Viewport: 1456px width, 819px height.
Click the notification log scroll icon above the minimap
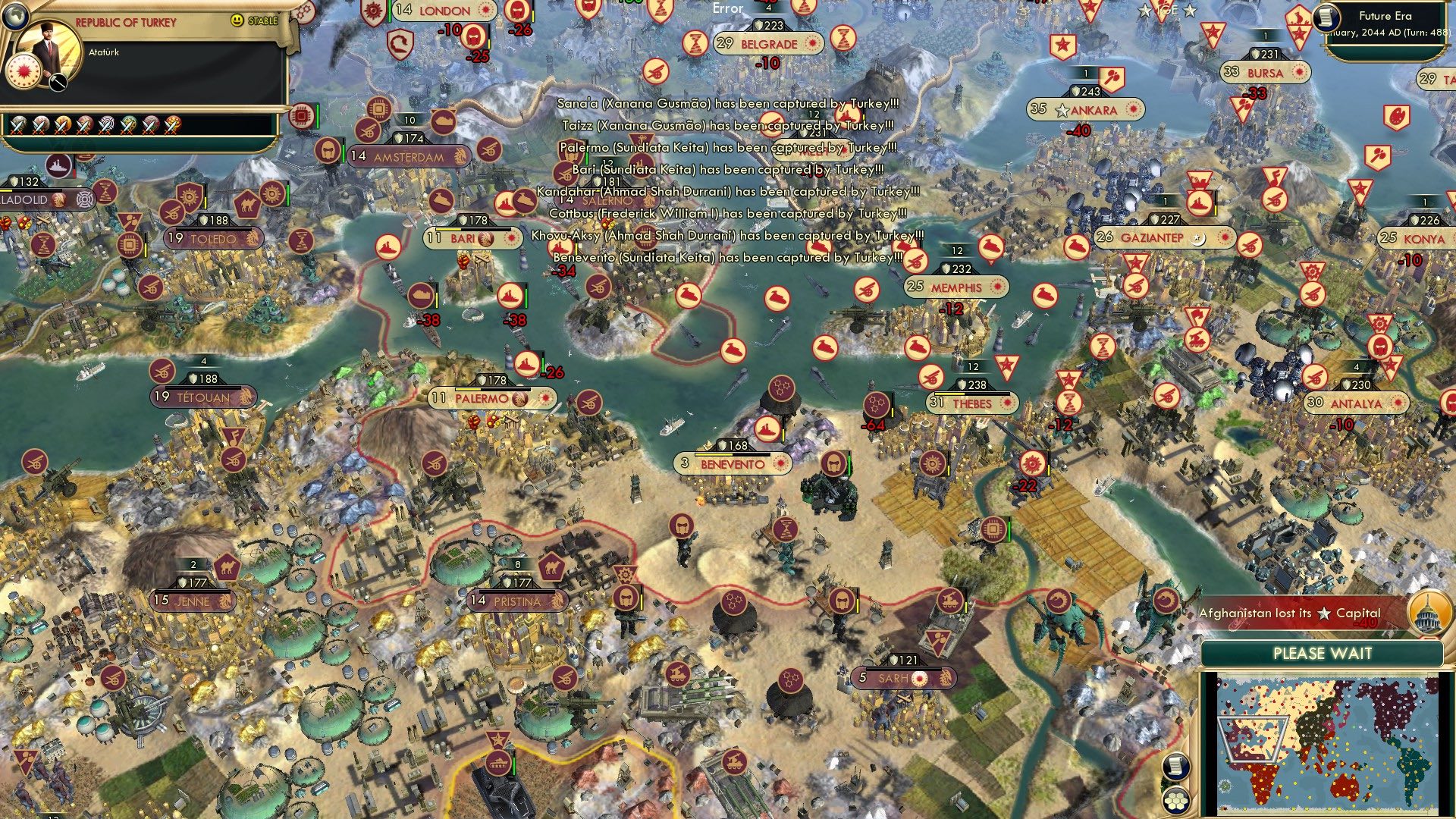pos(1175,766)
